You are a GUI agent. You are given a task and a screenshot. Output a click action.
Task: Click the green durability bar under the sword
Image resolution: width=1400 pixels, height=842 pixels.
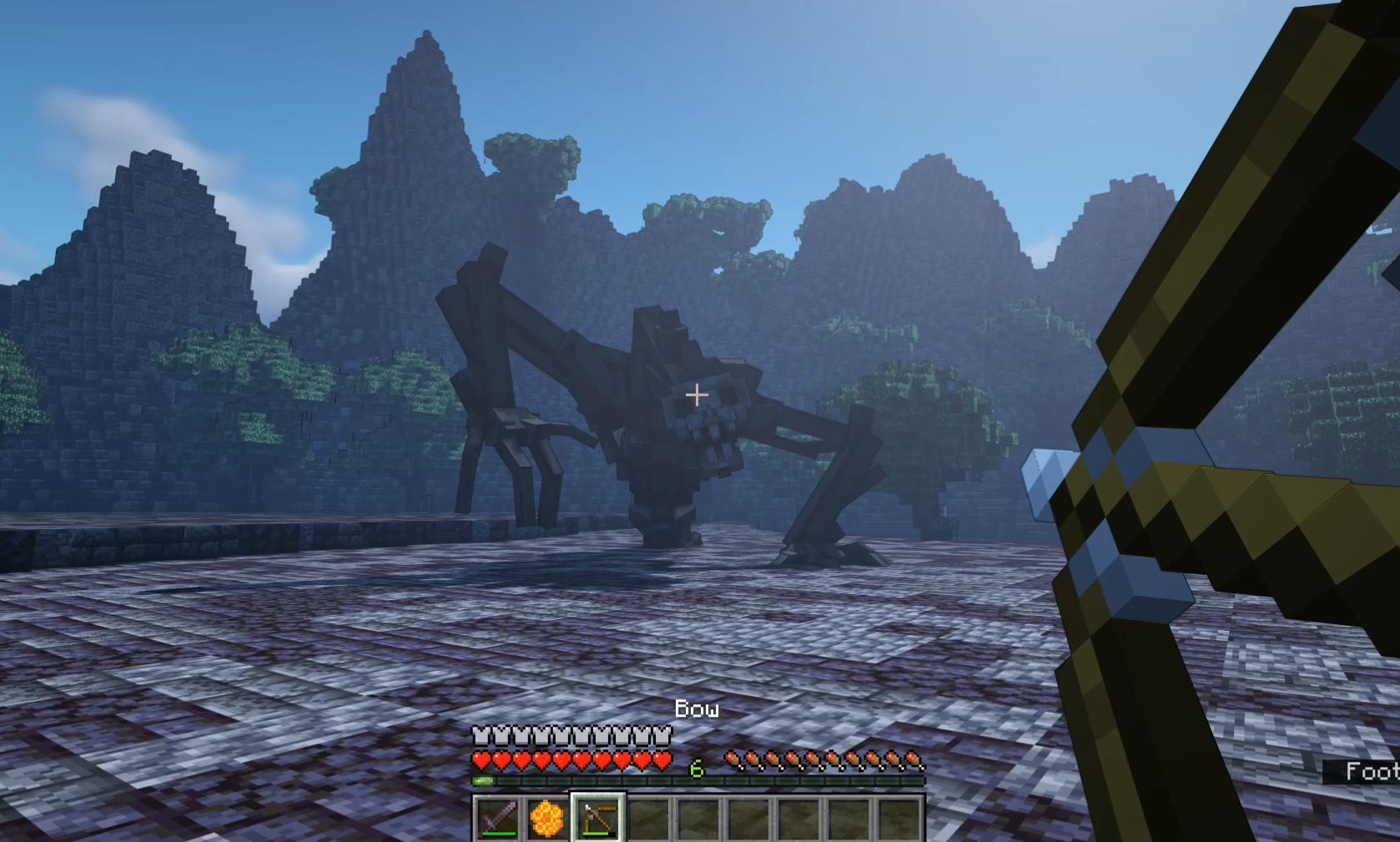(498, 833)
